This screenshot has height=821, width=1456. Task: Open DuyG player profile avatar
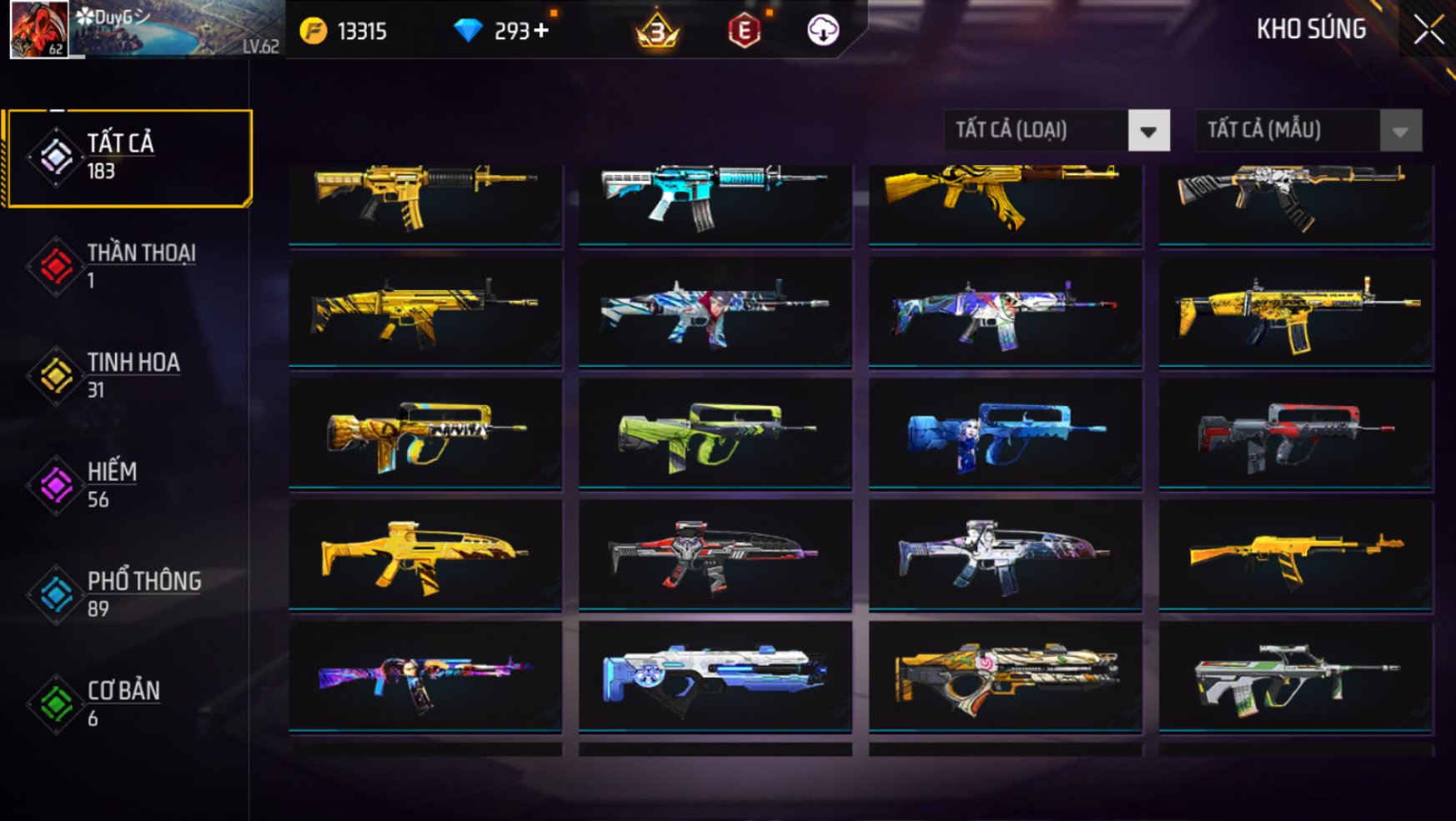[x=38, y=29]
